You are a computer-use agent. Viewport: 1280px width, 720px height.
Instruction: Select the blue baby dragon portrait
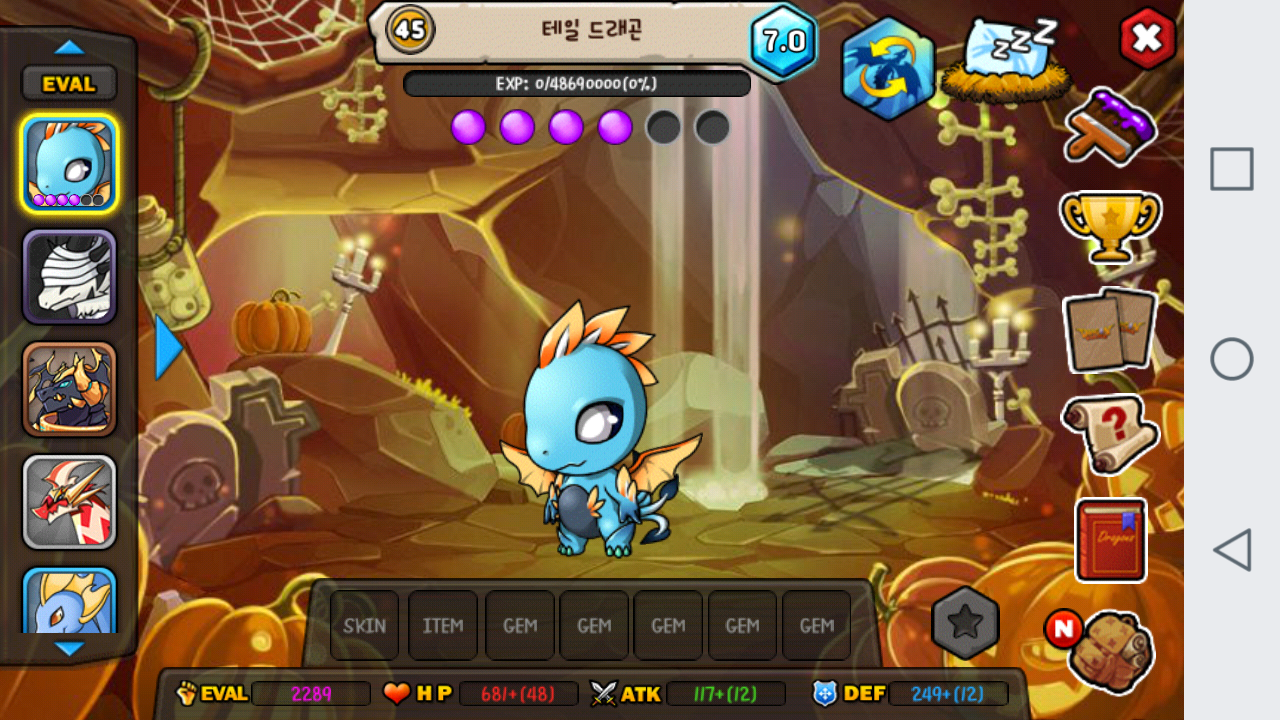click(69, 163)
